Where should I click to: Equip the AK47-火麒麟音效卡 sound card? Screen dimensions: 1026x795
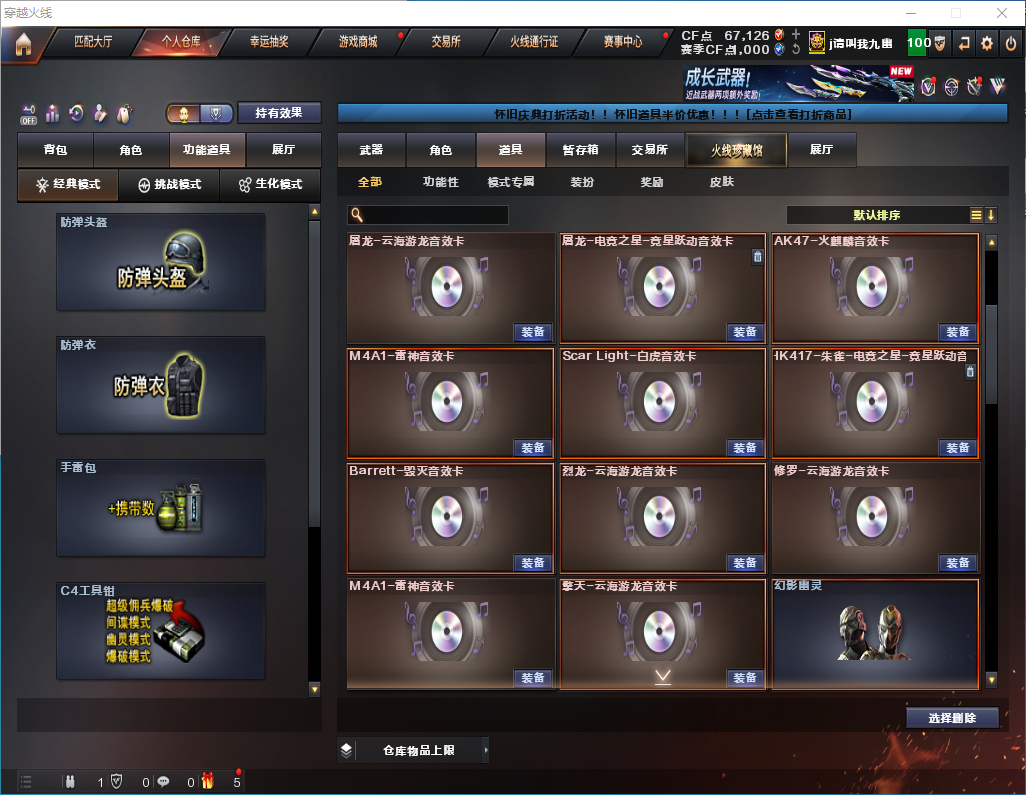coord(957,332)
